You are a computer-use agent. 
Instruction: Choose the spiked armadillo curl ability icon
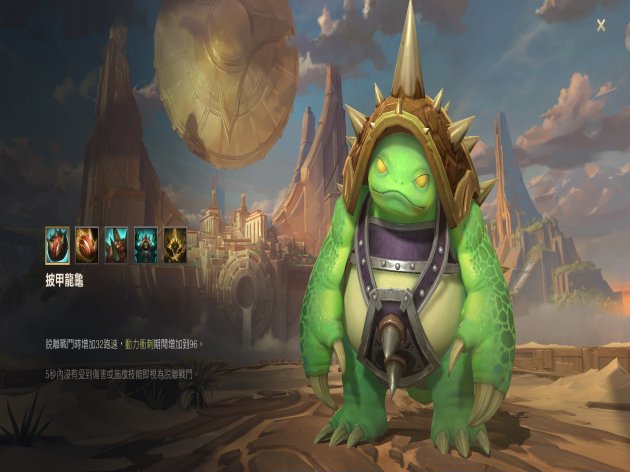click(x=116, y=243)
